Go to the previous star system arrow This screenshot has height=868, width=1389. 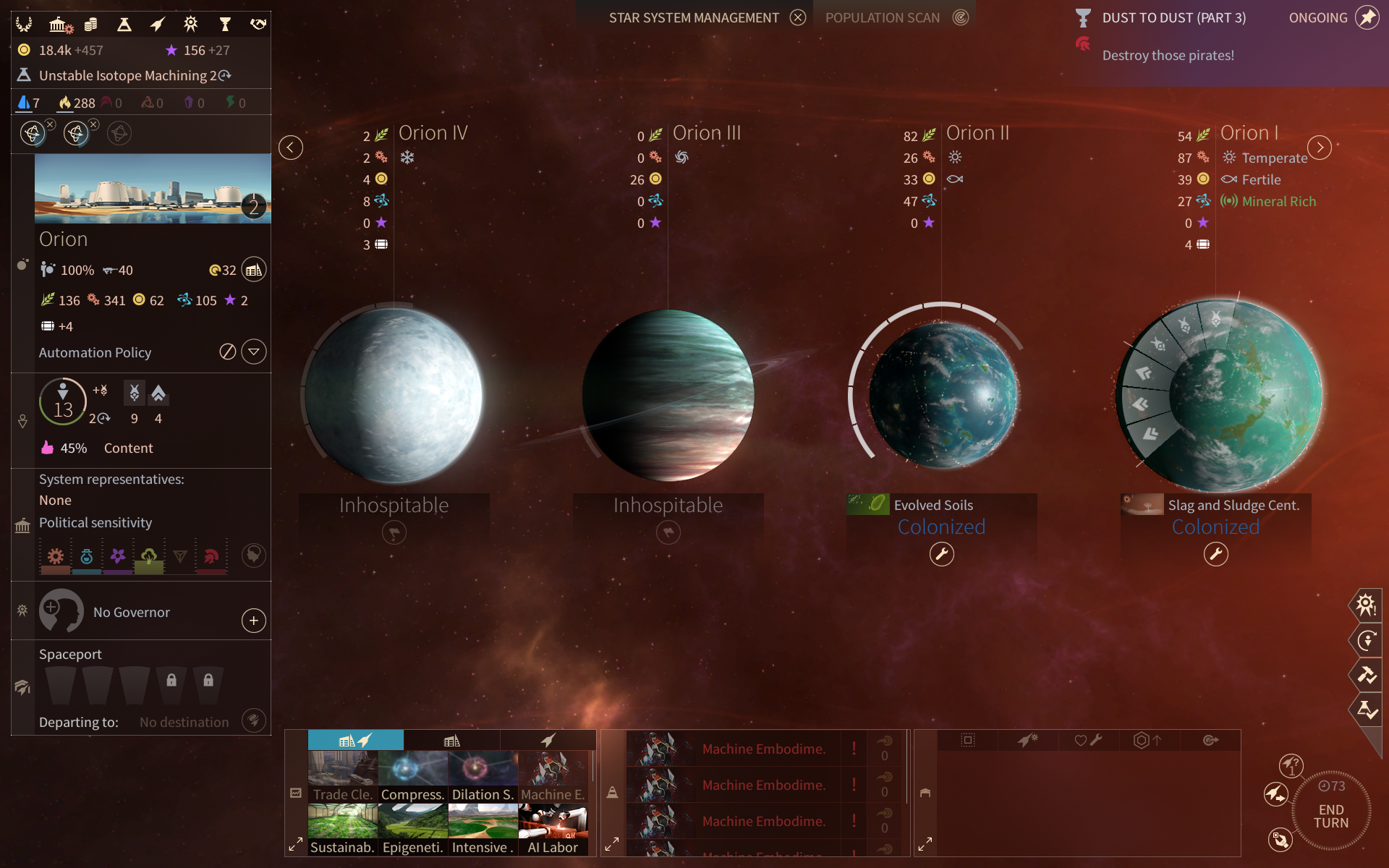point(291,148)
